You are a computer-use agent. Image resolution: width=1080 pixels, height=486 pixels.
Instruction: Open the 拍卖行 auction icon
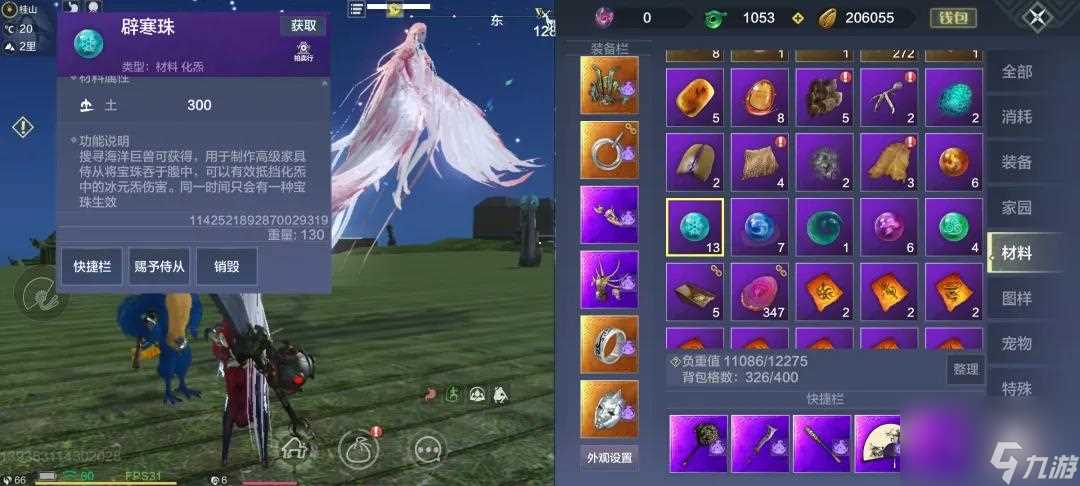(303, 52)
